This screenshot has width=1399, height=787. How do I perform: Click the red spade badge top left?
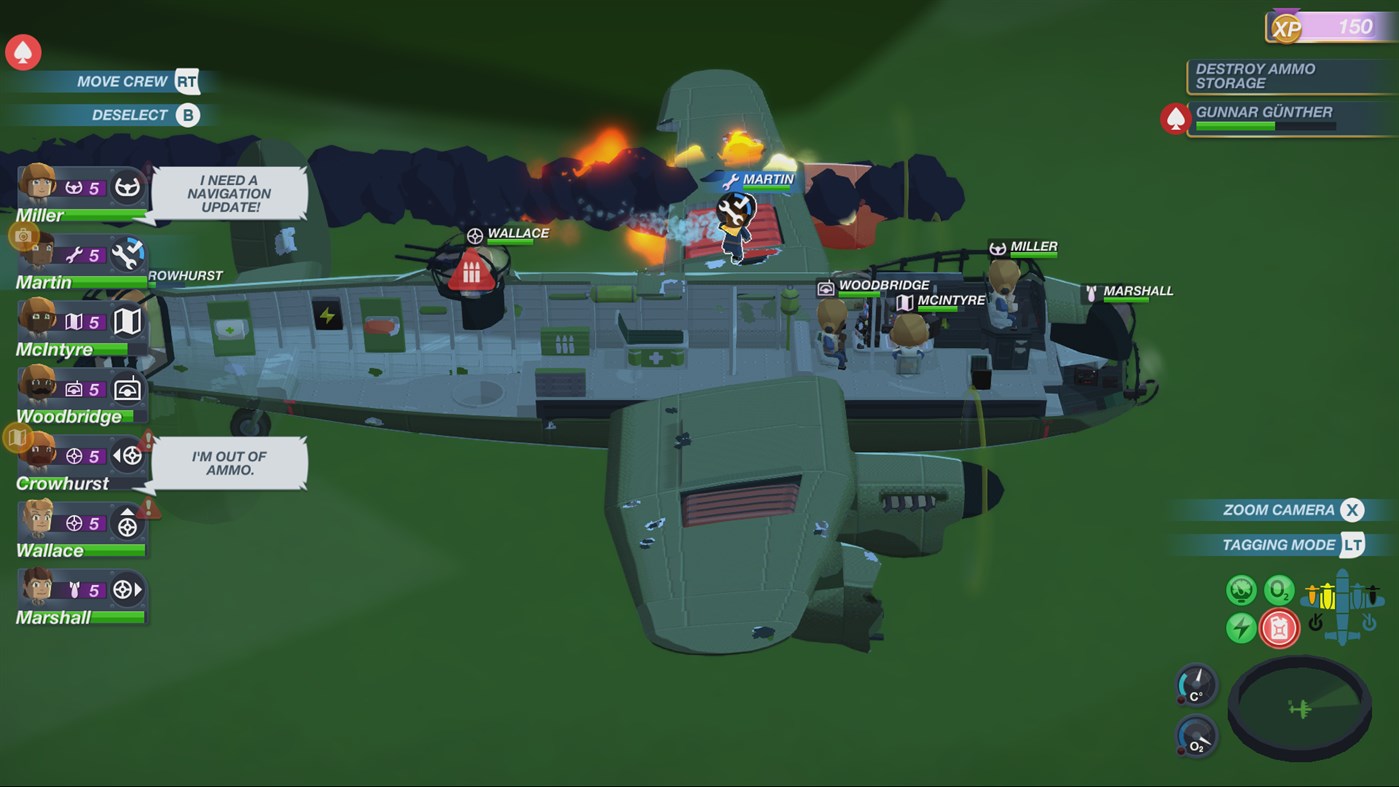coord(22,52)
